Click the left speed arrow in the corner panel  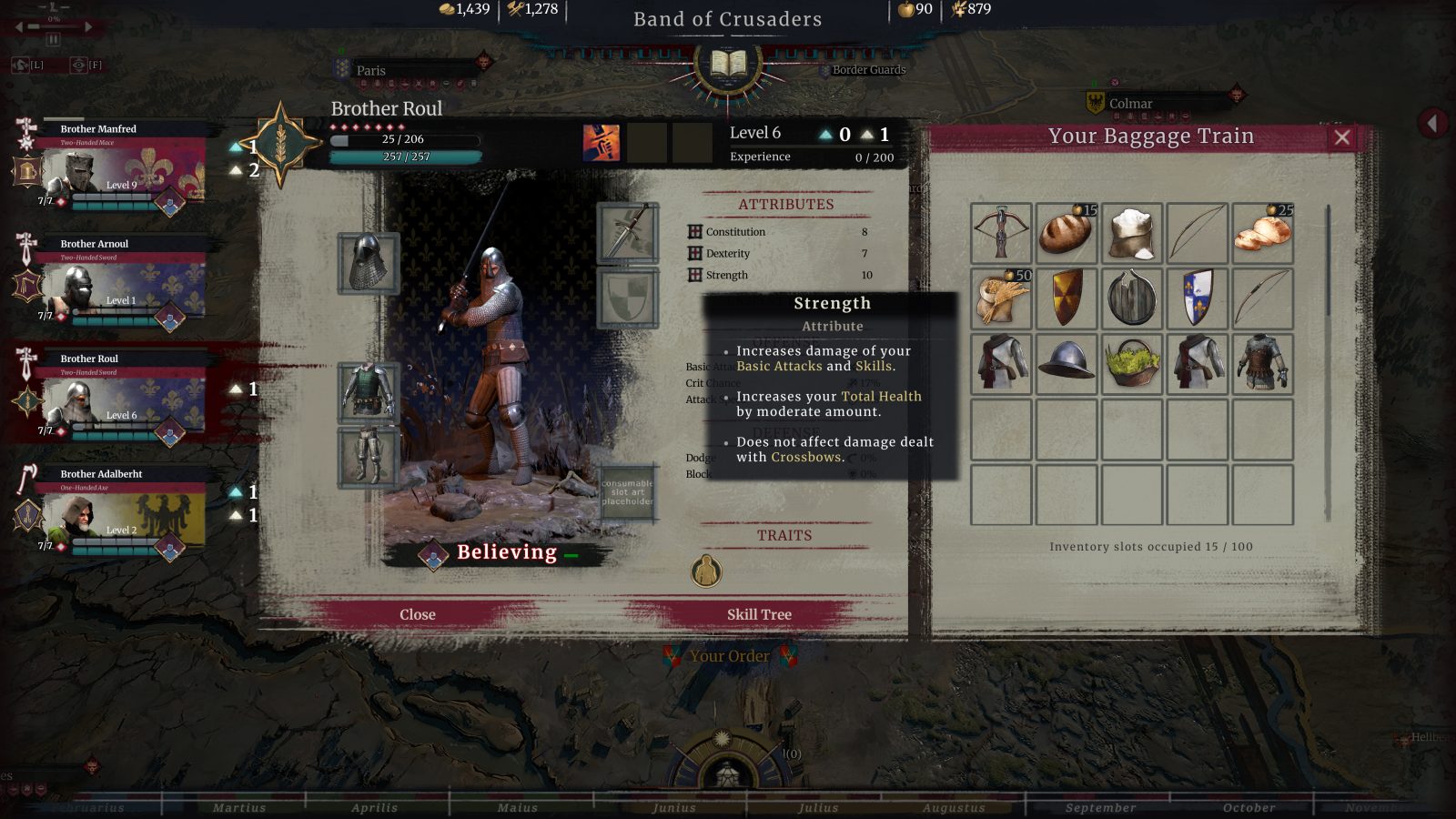coord(17,25)
